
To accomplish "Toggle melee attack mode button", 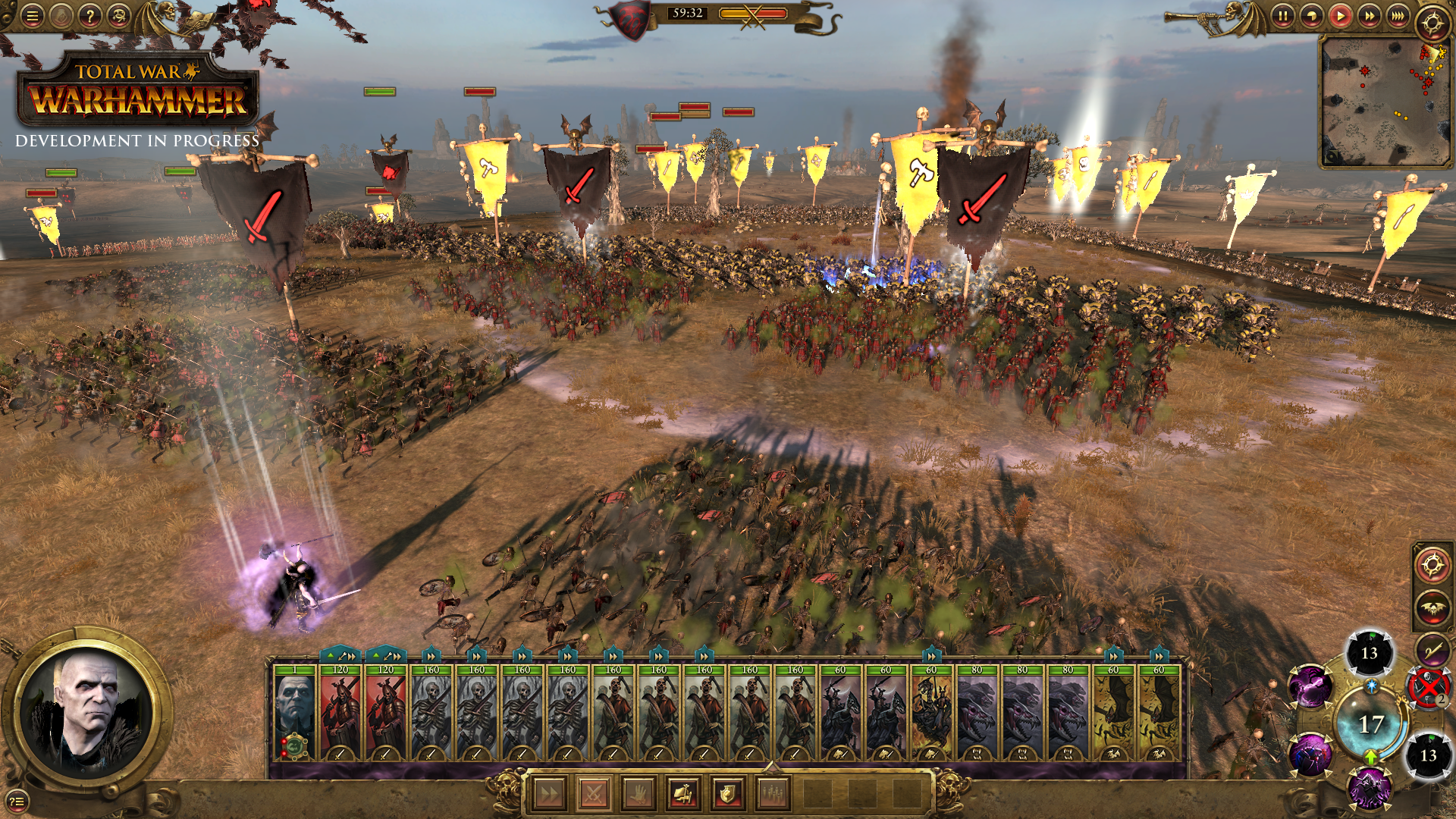I will pyautogui.click(x=594, y=794).
